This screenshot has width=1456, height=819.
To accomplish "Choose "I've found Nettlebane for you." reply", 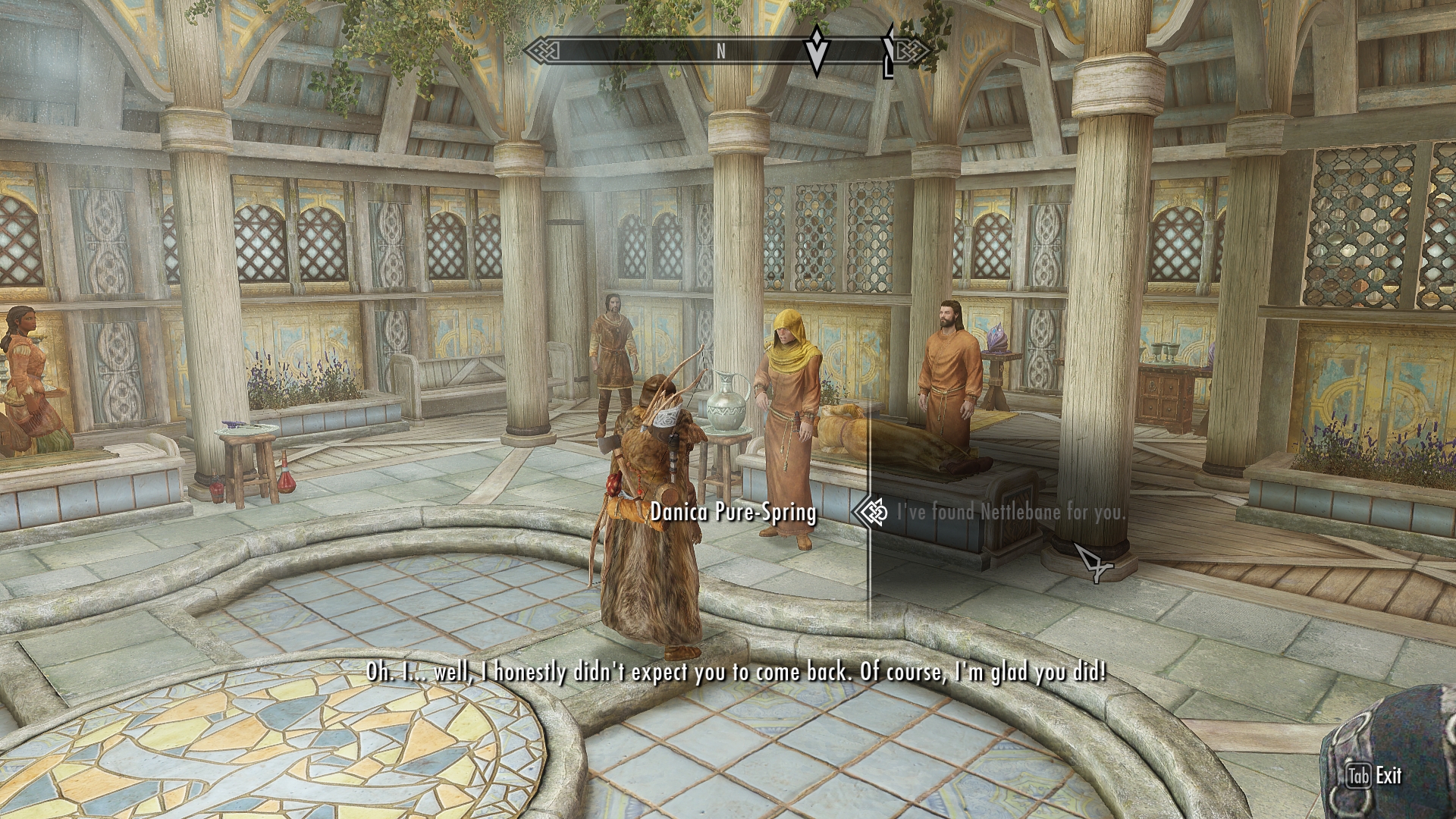I will tap(1011, 512).
